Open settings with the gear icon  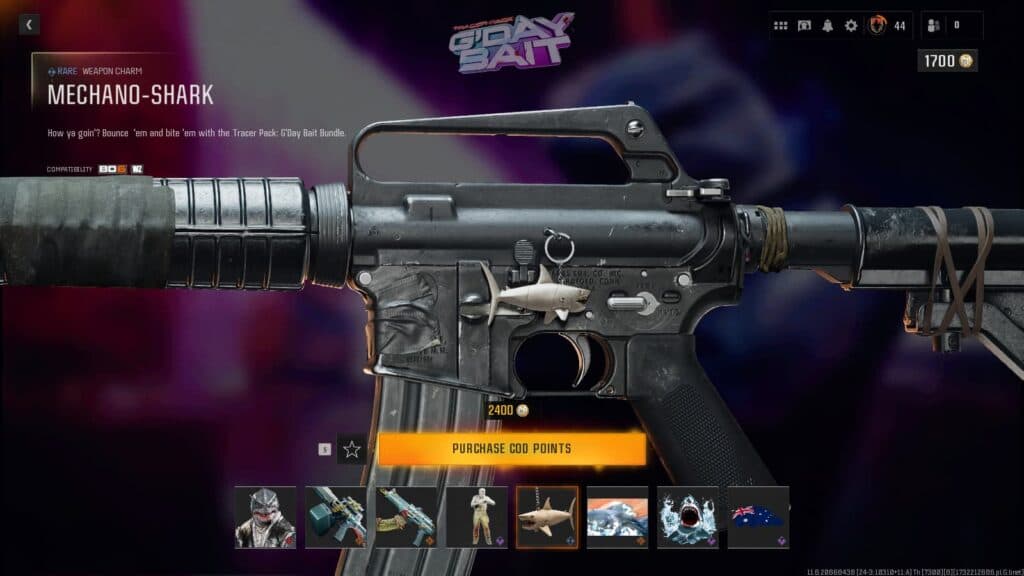(x=851, y=26)
